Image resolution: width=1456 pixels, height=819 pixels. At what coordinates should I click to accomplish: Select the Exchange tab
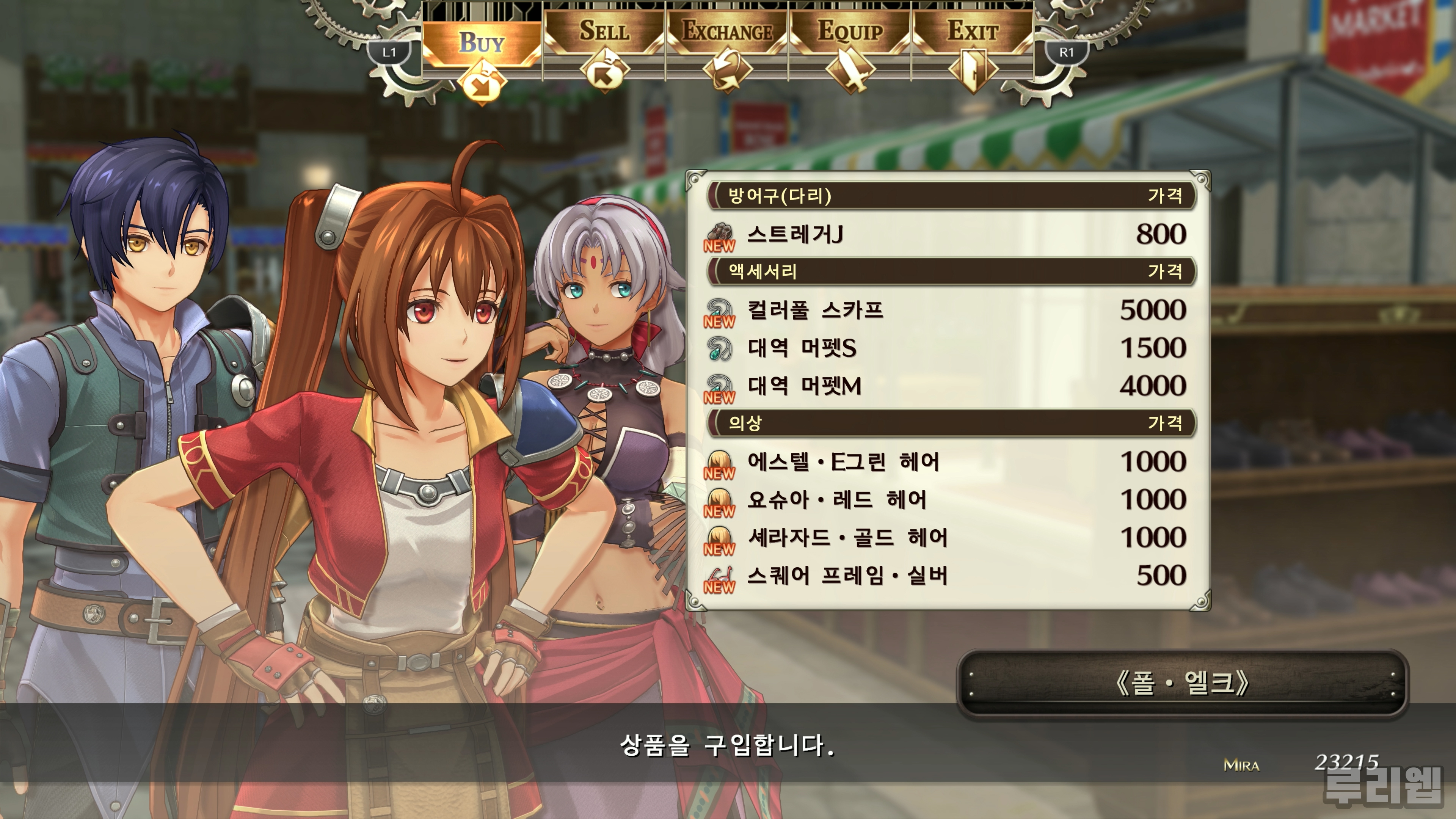pos(727,31)
